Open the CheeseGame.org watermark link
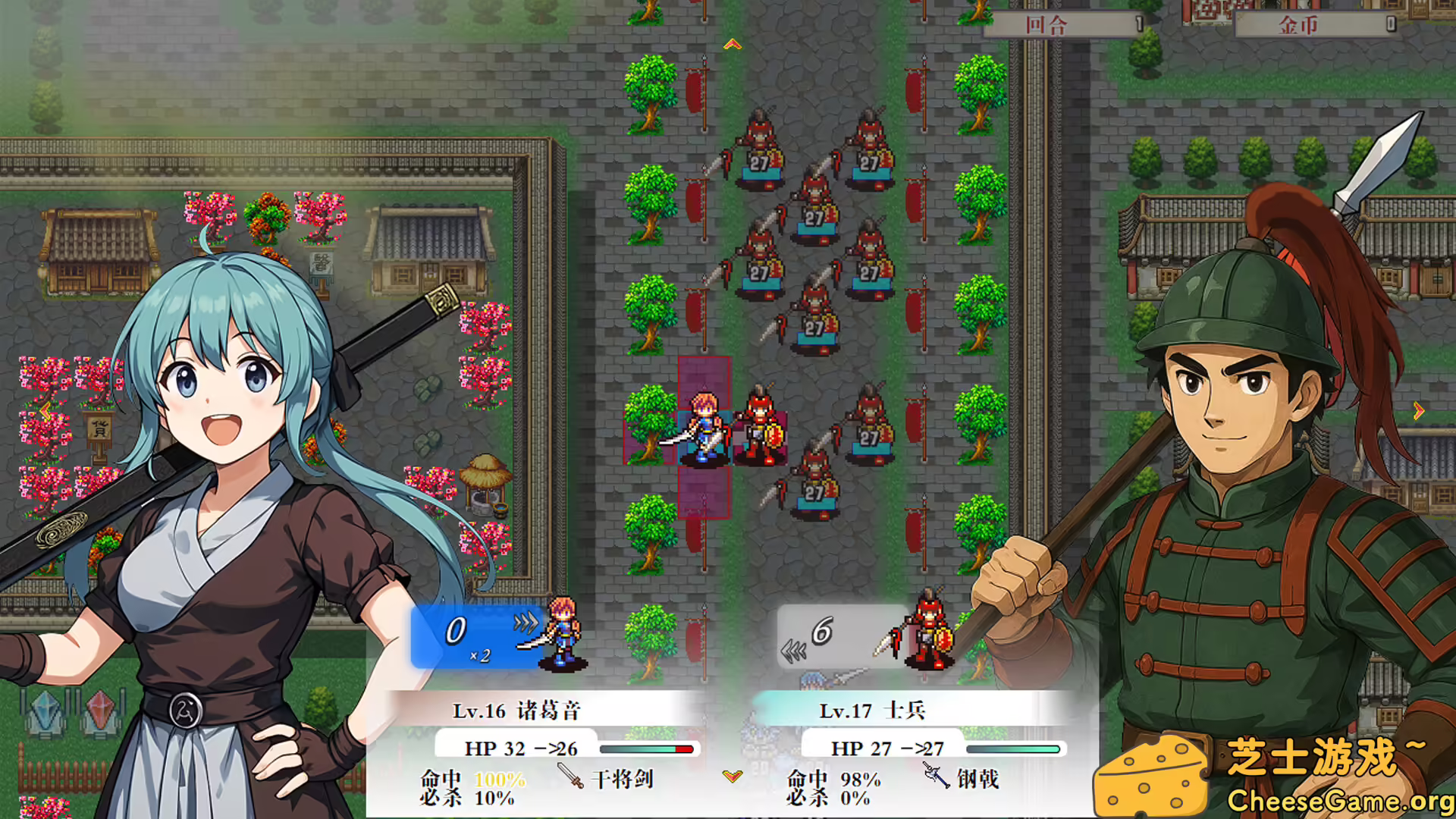This screenshot has height=819, width=1456. [x=1339, y=801]
